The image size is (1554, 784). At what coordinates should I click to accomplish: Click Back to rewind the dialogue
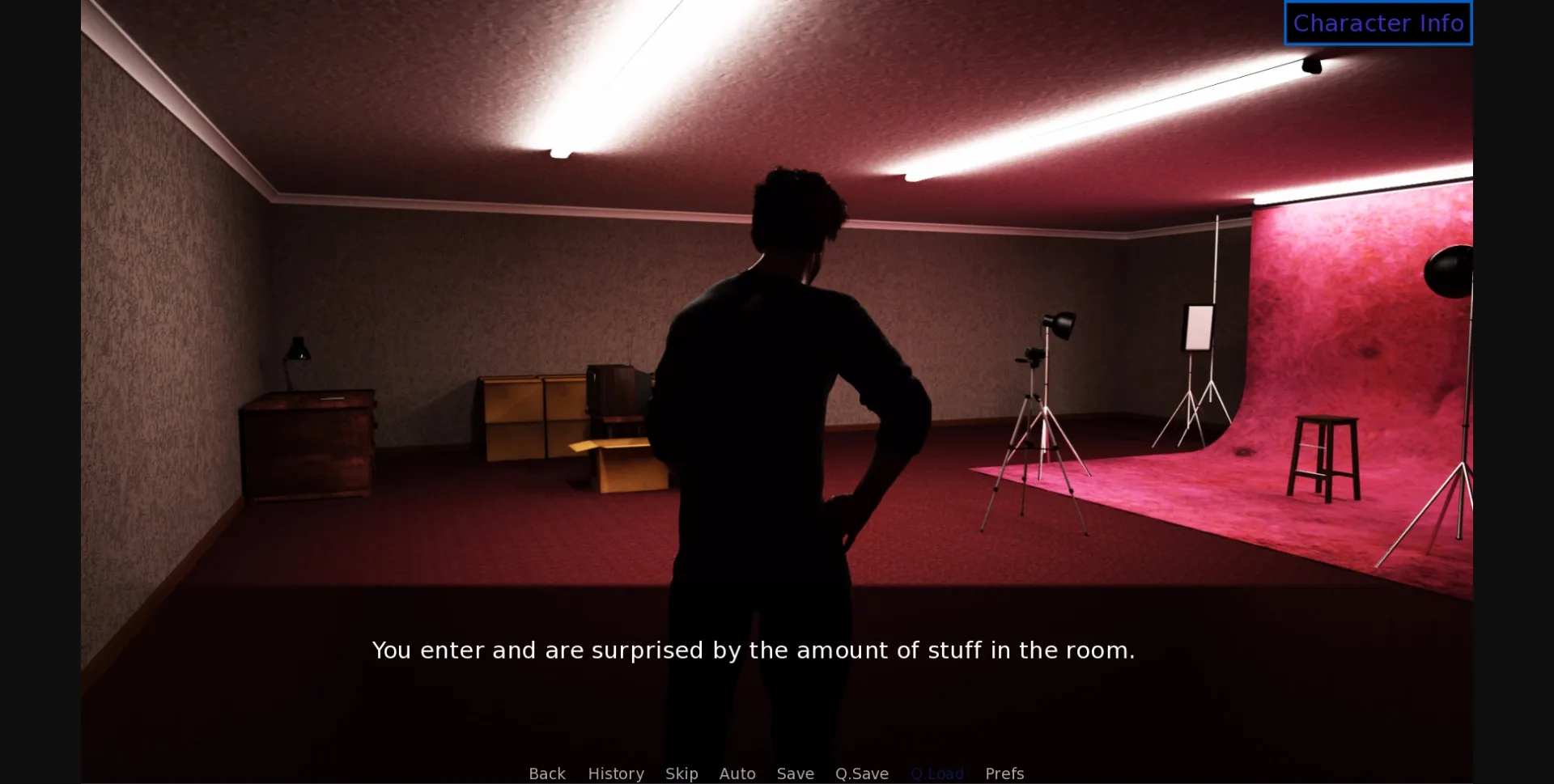click(x=547, y=773)
